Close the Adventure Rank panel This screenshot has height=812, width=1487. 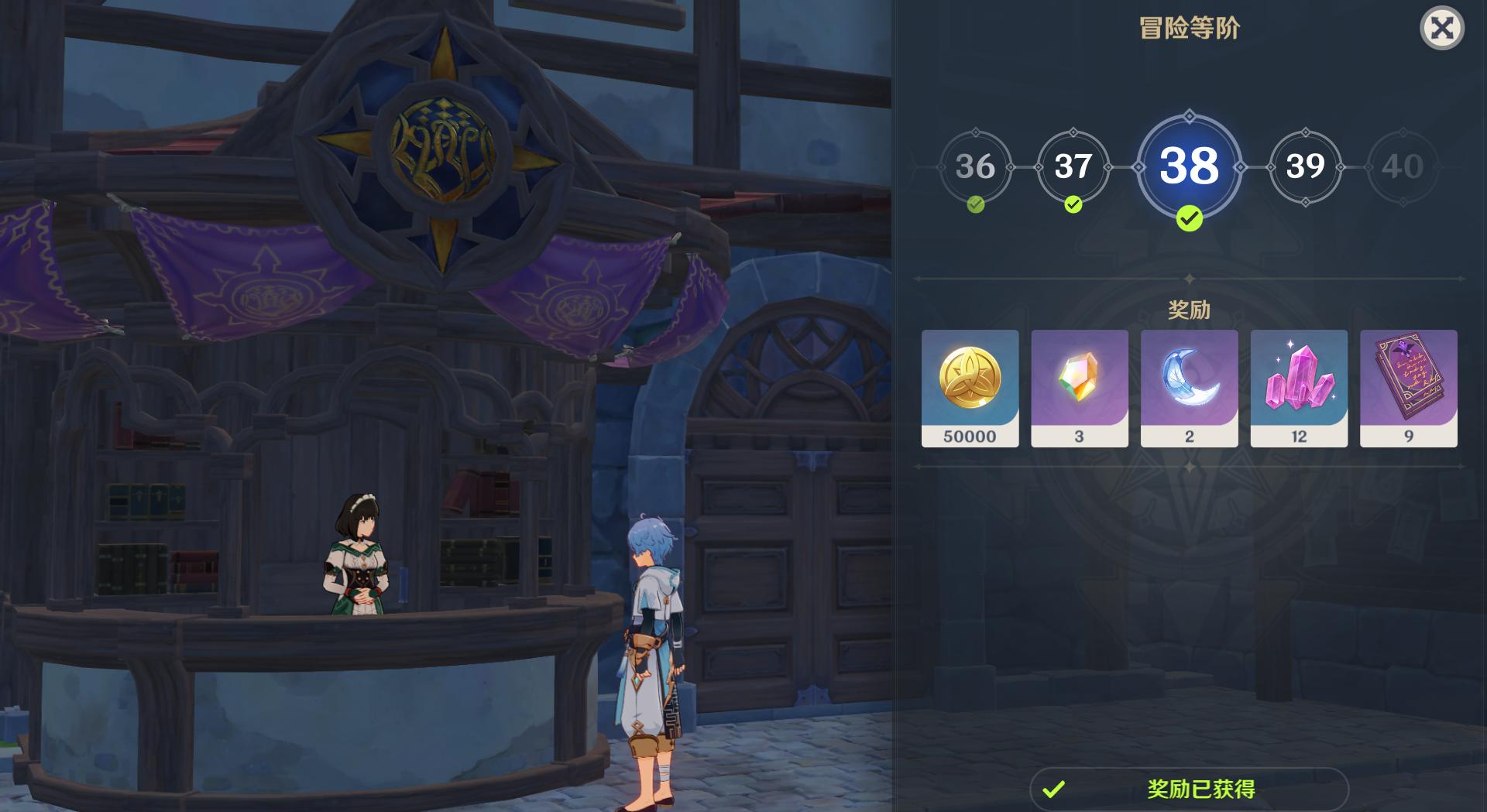(1441, 29)
